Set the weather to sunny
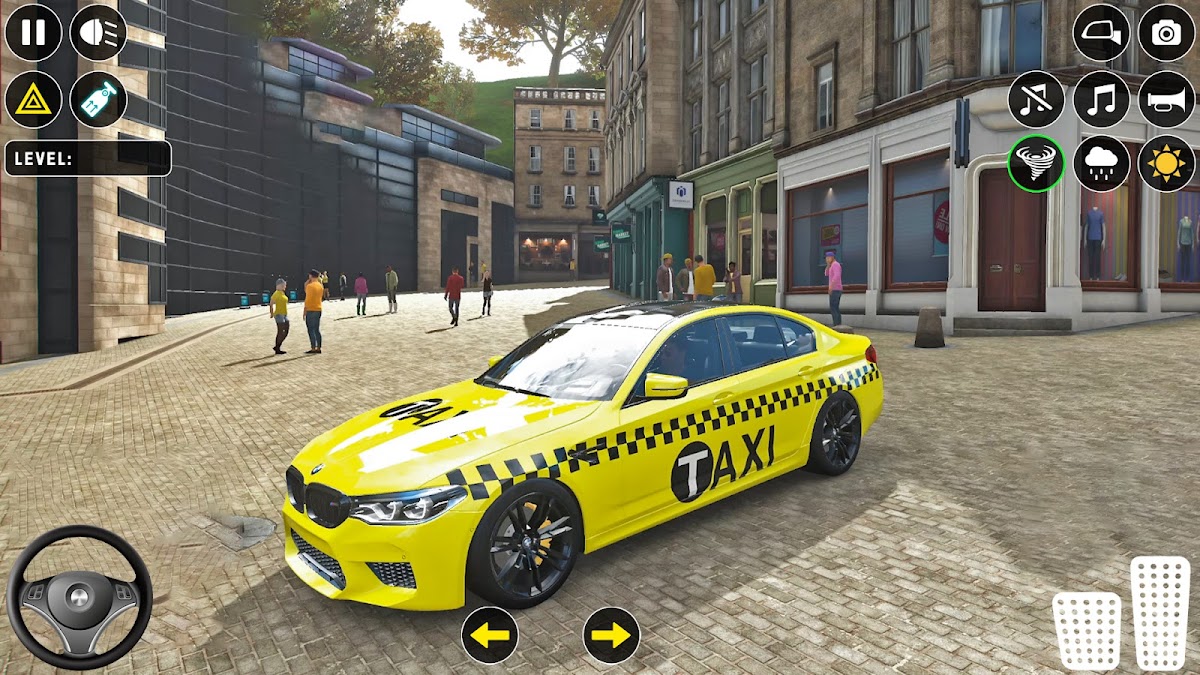Viewport: 1200px width, 675px height. pyautogui.click(x=1166, y=163)
